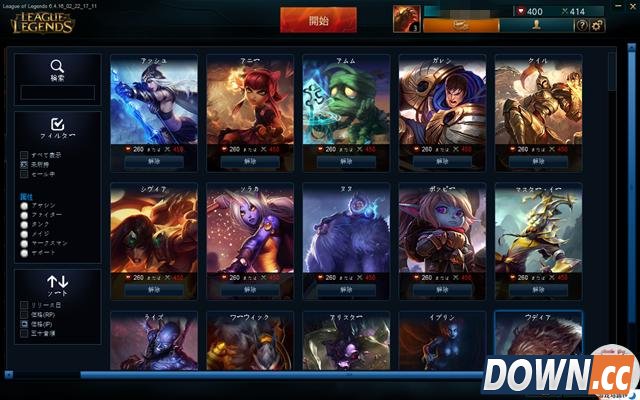This screenshot has width=640, height=400.
Task: Select the アサシン role filter
Action: click(x=25, y=203)
